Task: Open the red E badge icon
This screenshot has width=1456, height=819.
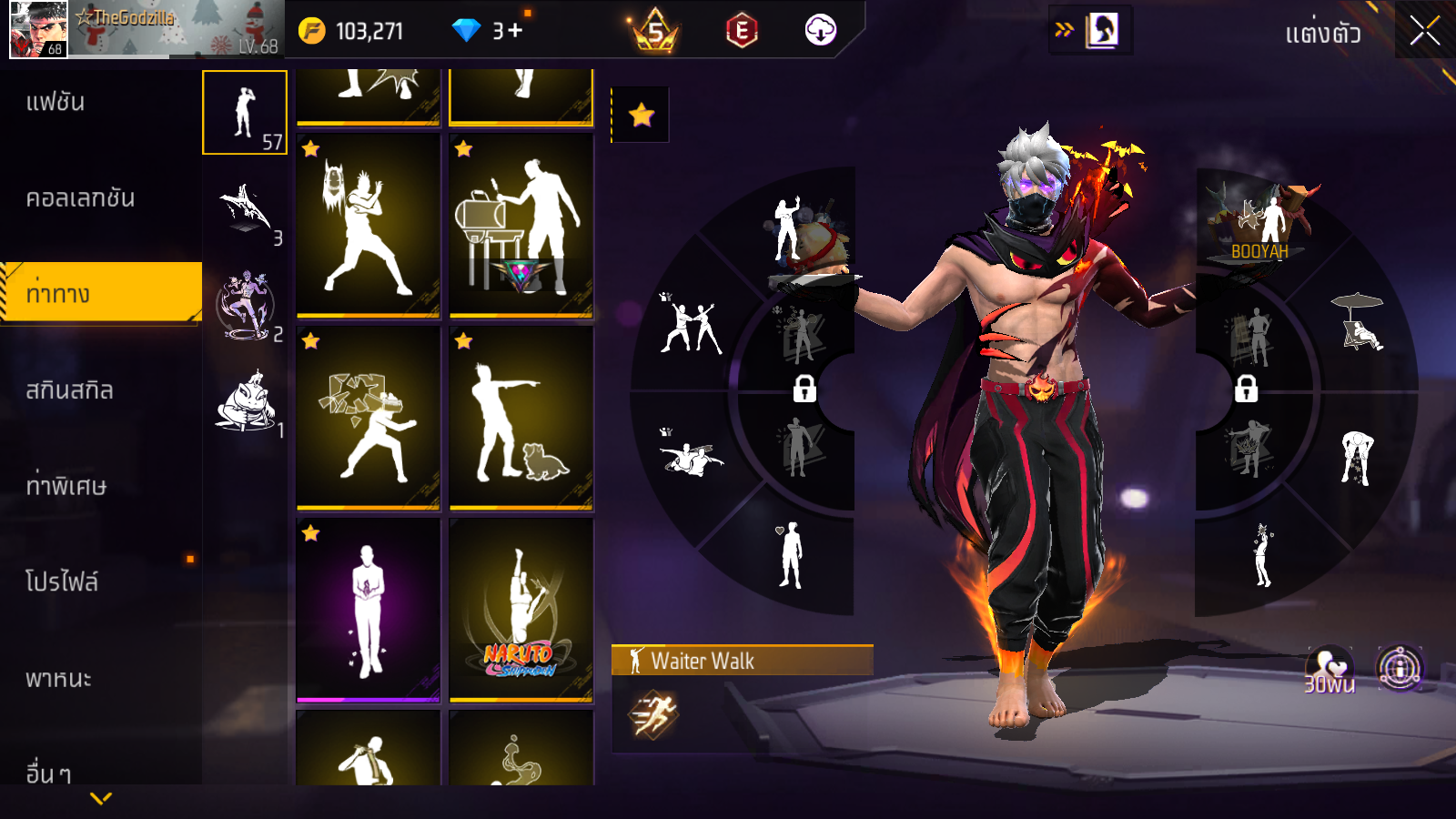Action: [x=742, y=31]
